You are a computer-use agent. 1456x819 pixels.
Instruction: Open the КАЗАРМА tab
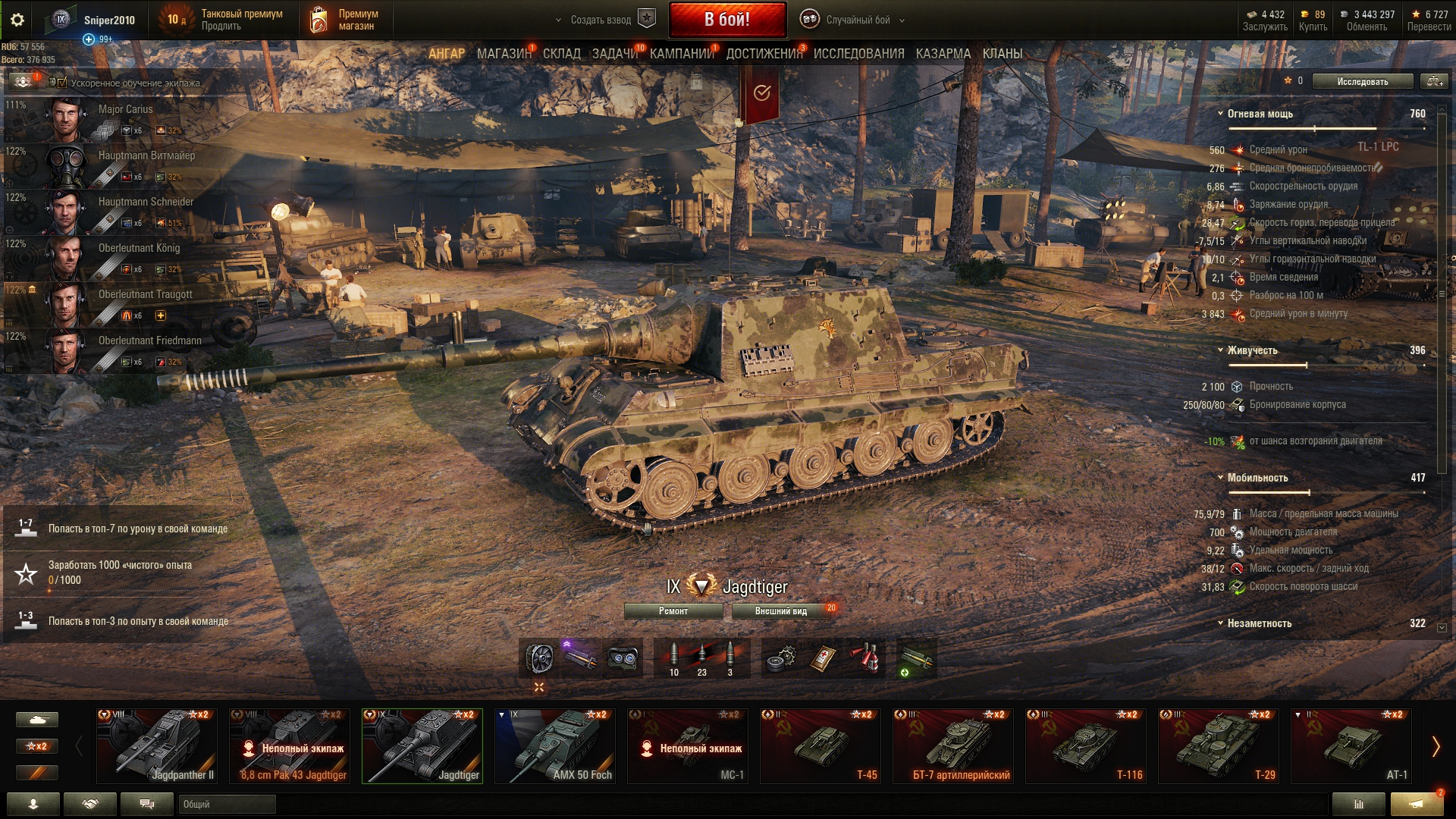(943, 54)
